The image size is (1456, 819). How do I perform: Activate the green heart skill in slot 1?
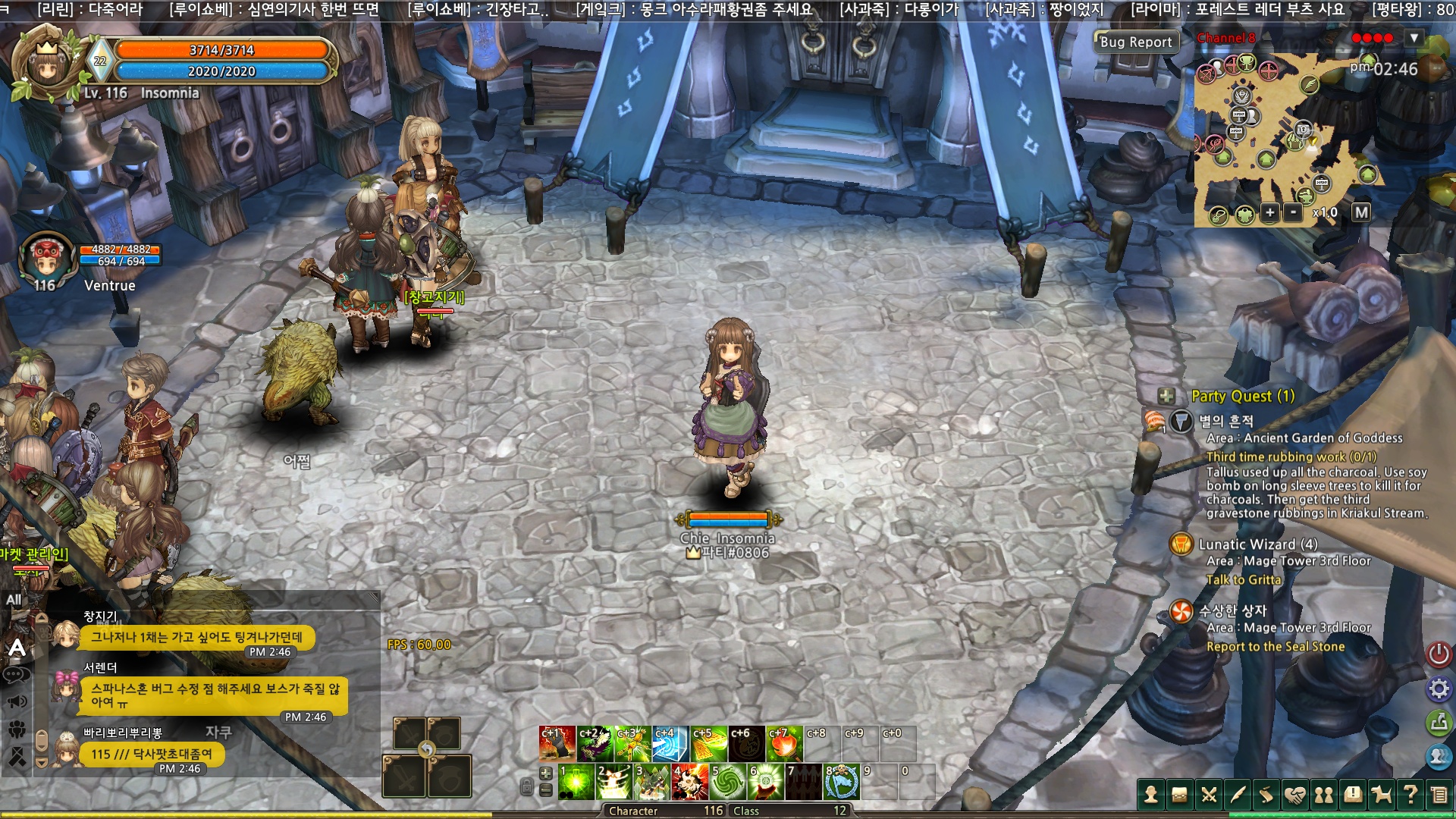click(576, 783)
